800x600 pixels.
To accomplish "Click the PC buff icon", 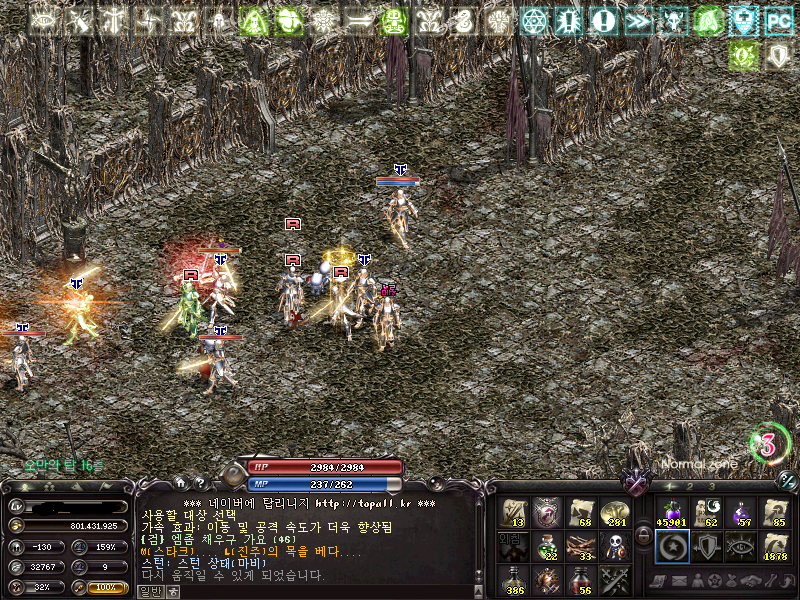I will pyautogui.click(x=777, y=20).
